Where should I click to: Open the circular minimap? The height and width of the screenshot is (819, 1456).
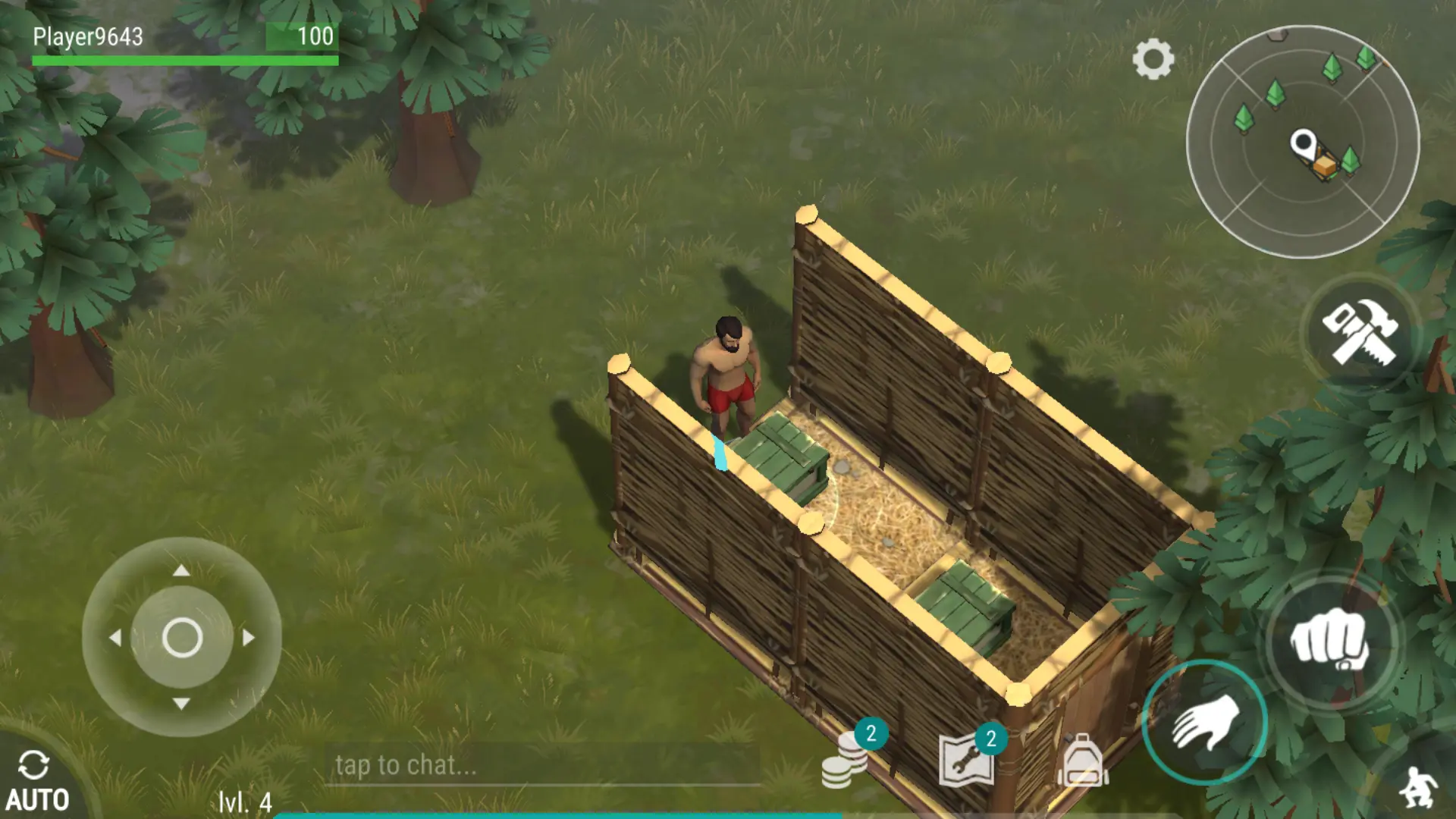(1302, 142)
